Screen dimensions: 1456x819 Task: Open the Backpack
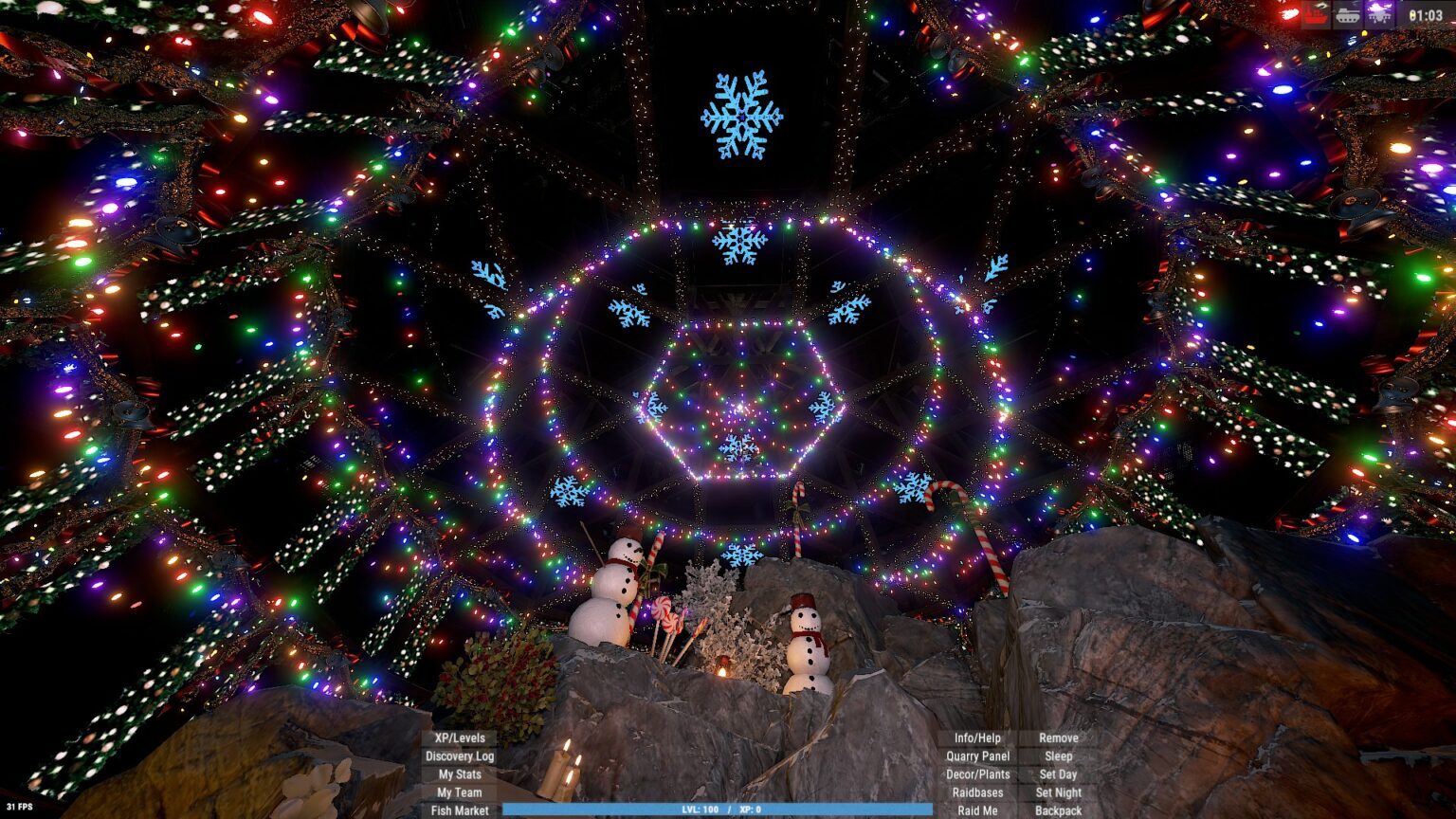(1058, 810)
